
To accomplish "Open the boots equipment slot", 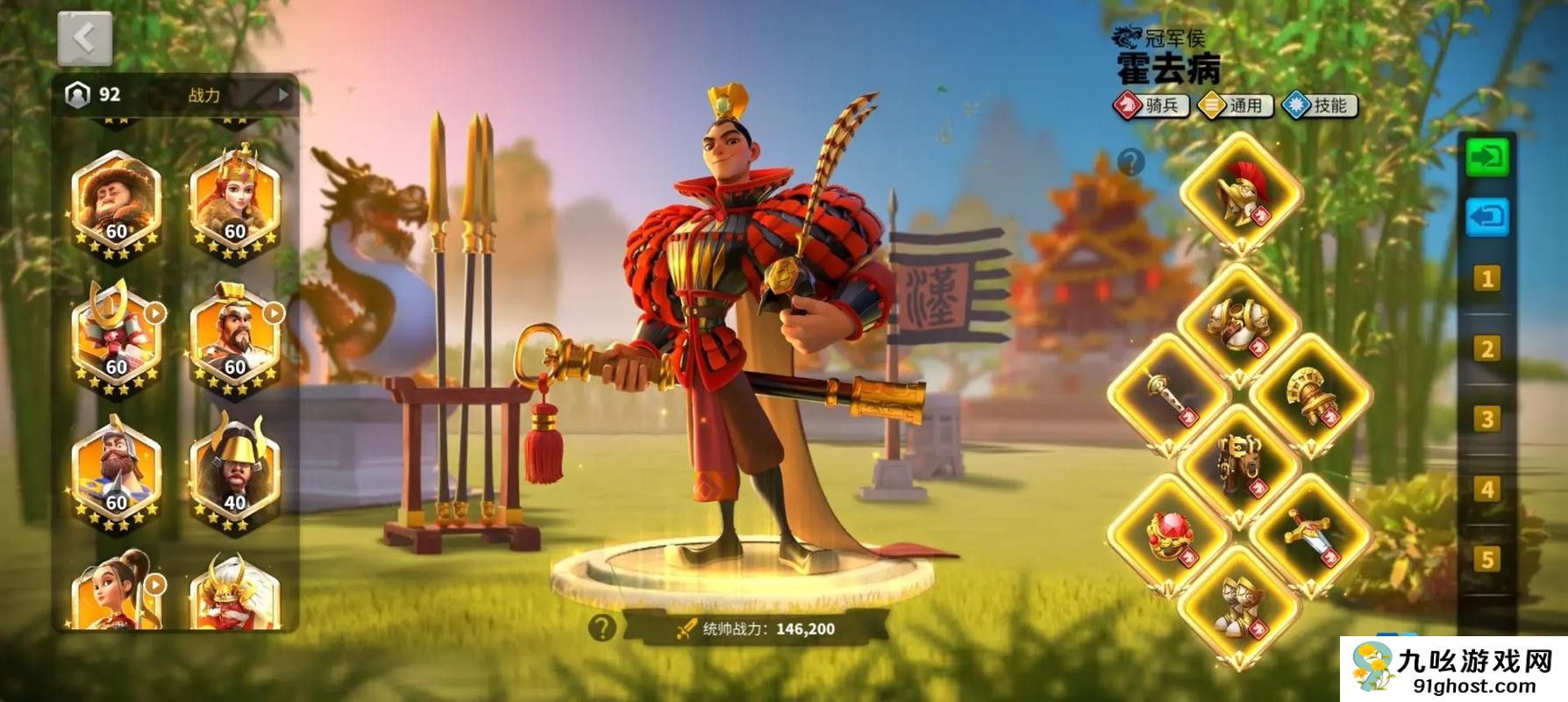I will 1238,605.
